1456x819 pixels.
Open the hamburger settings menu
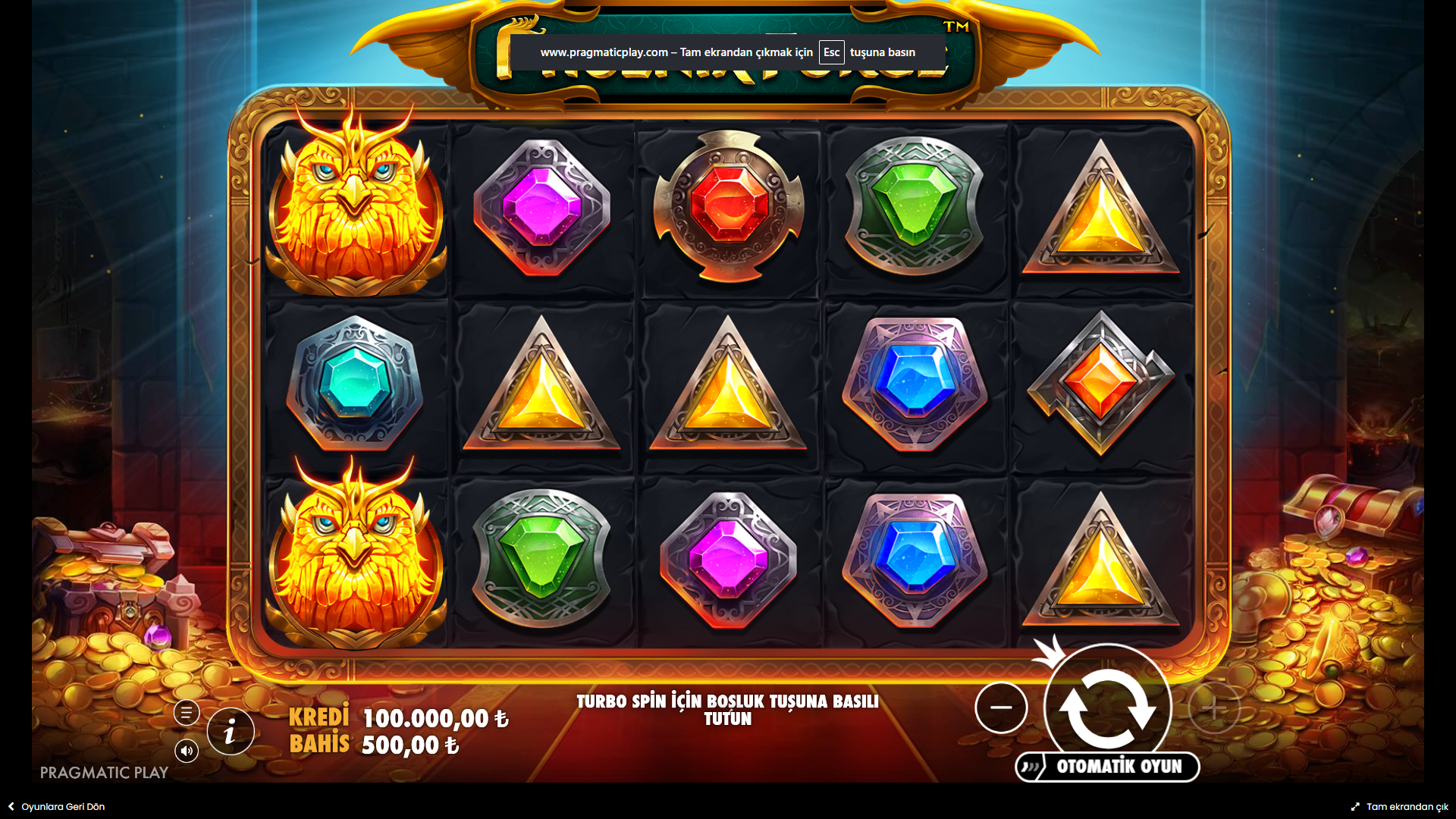point(187,713)
